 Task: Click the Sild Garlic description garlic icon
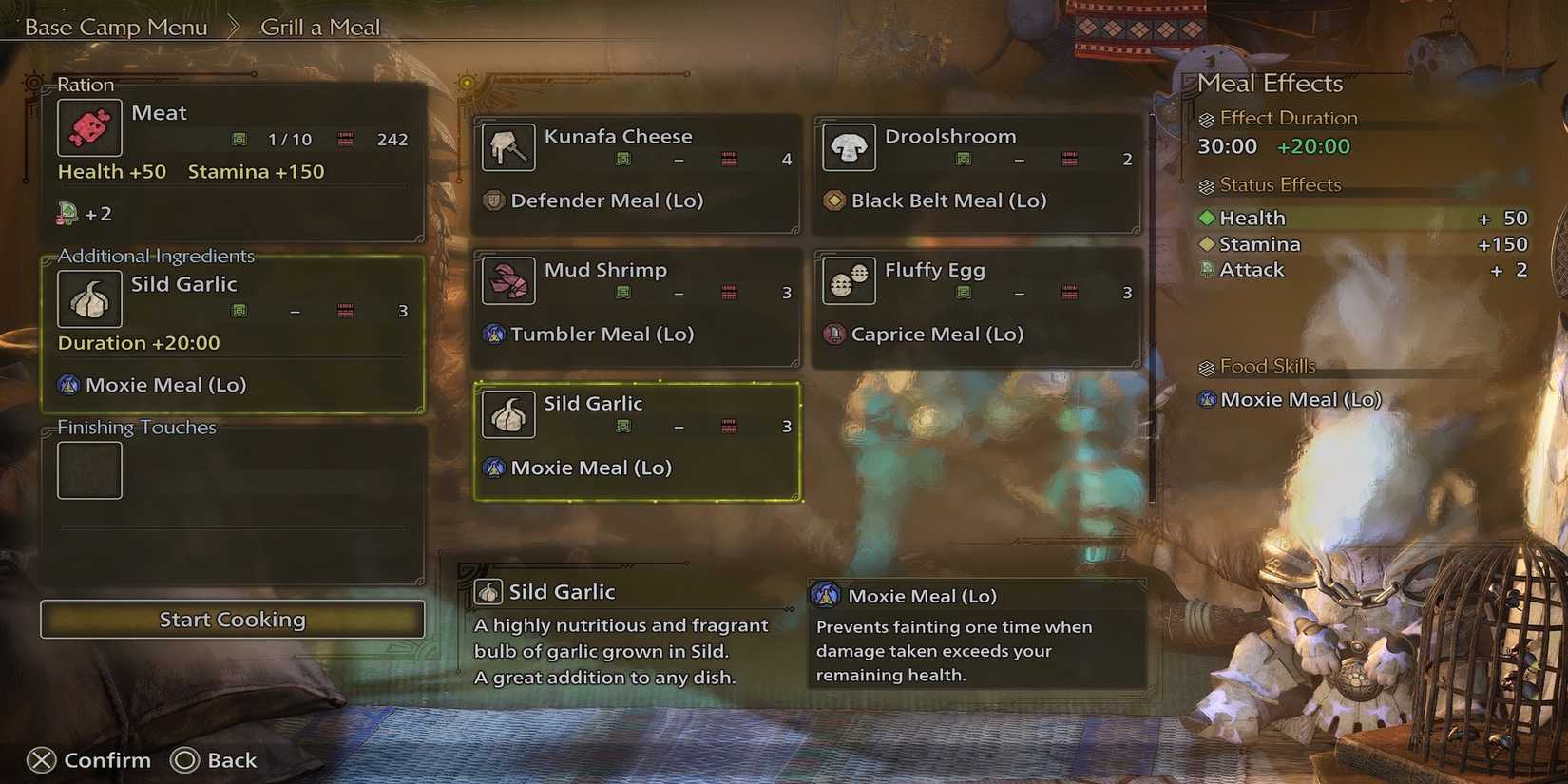point(488,591)
